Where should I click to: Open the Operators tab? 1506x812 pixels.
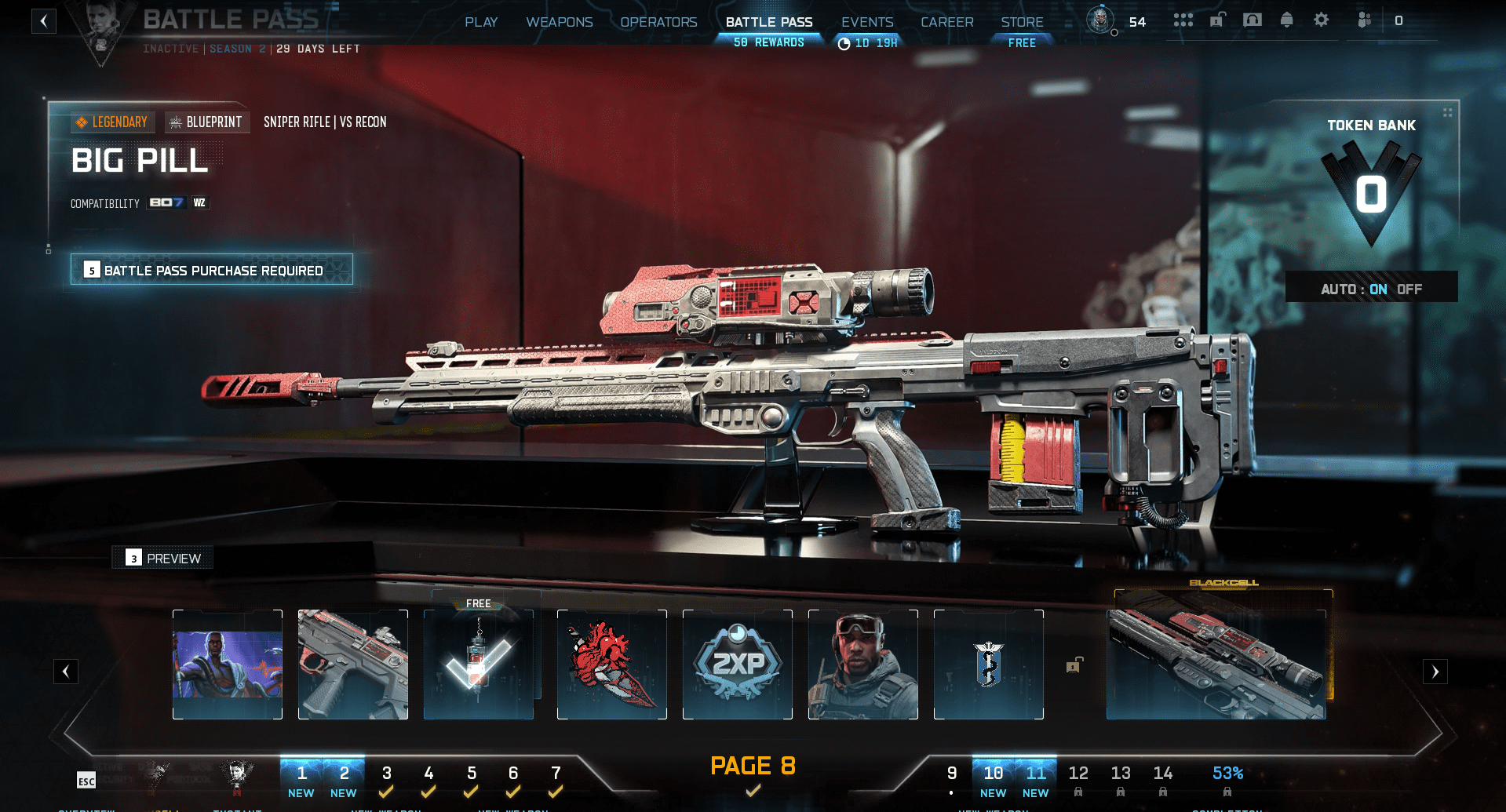pyautogui.click(x=658, y=22)
